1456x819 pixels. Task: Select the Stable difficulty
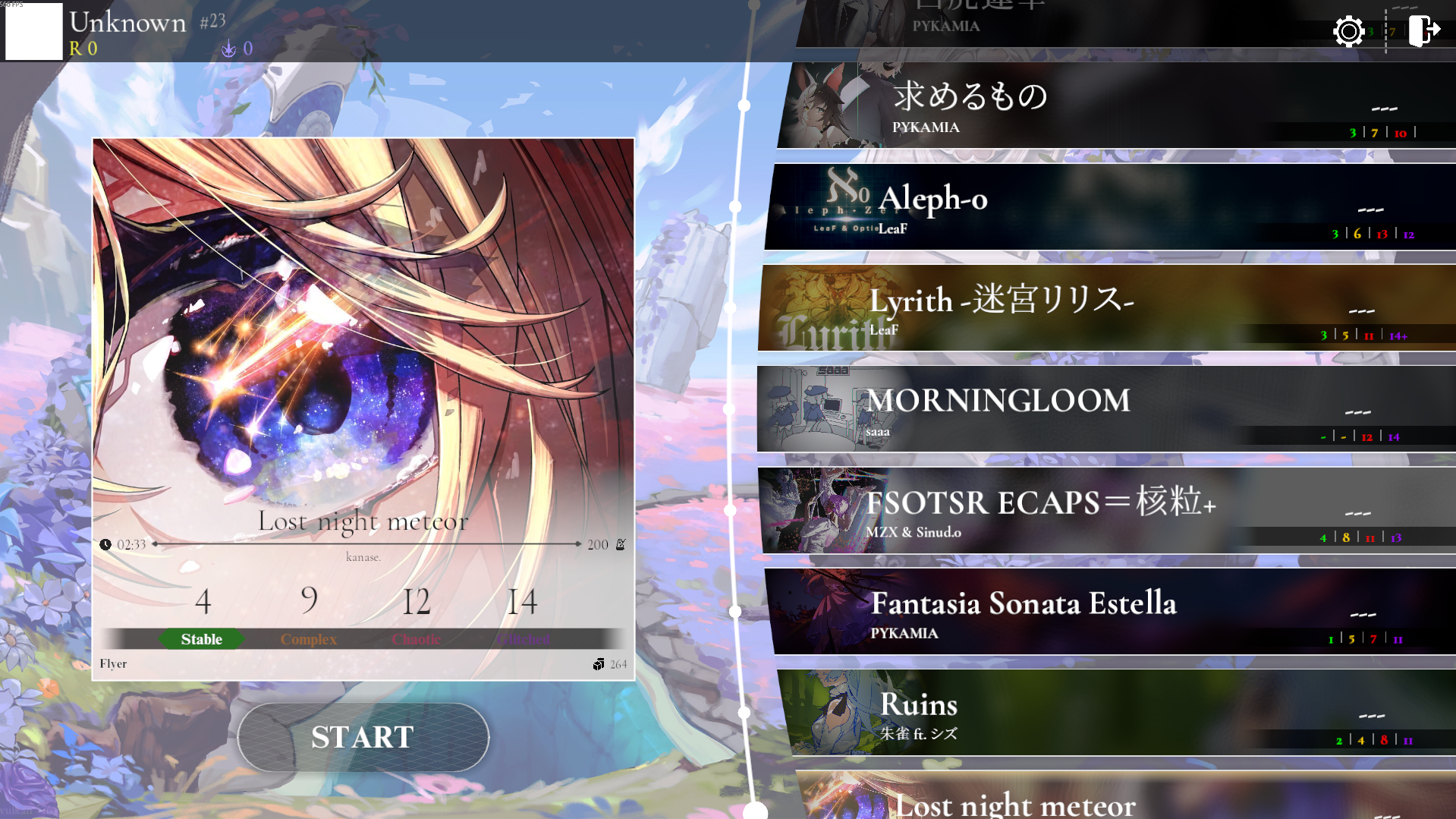click(202, 639)
